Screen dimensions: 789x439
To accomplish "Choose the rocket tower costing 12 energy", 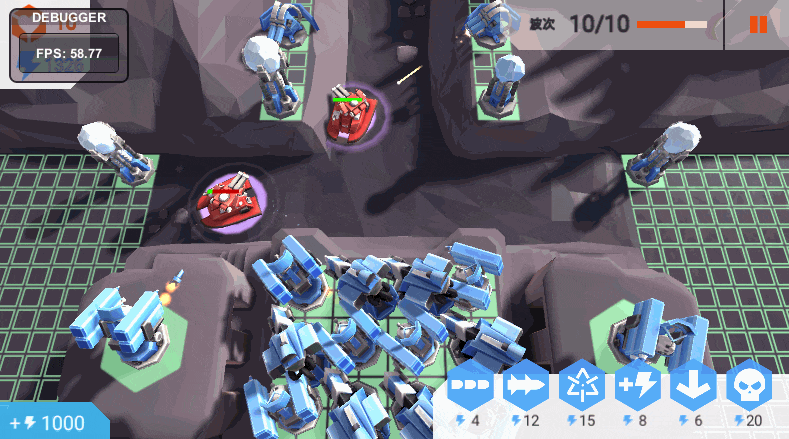I will pos(525,385).
